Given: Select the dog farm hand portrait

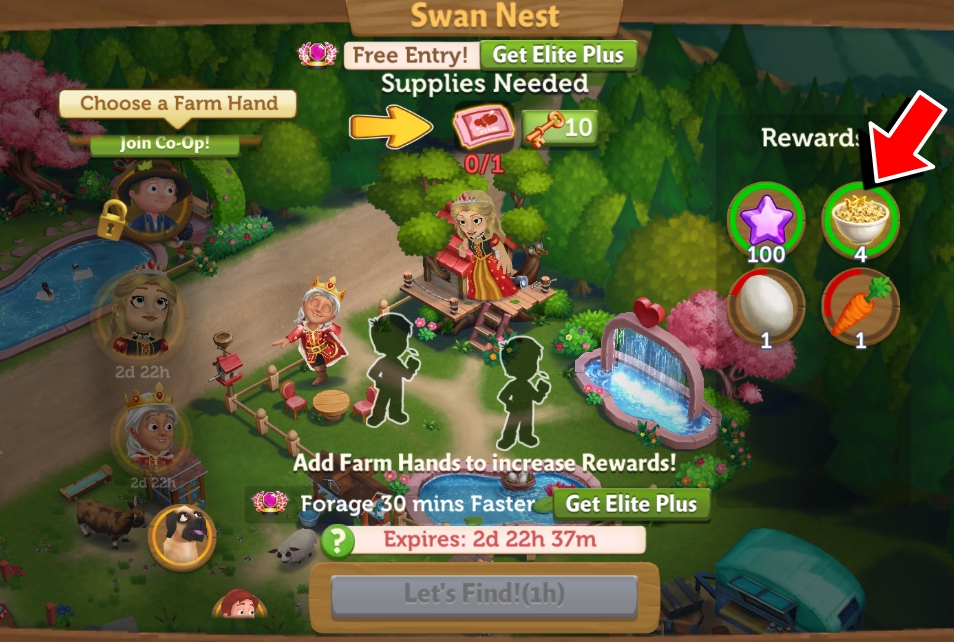Looking at the screenshot, I should coord(183,536).
